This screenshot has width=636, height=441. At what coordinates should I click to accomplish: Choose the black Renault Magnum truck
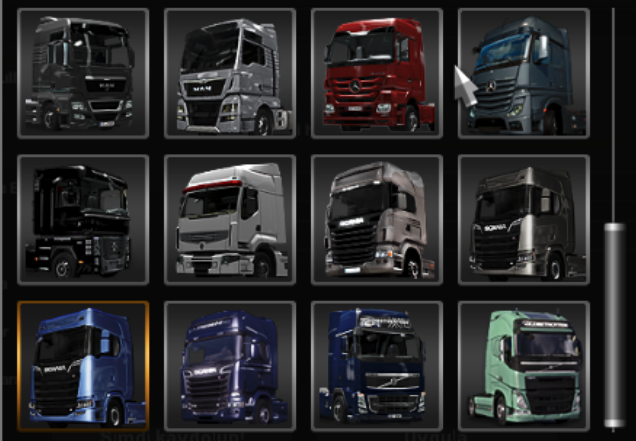click(x=83, y=219)
